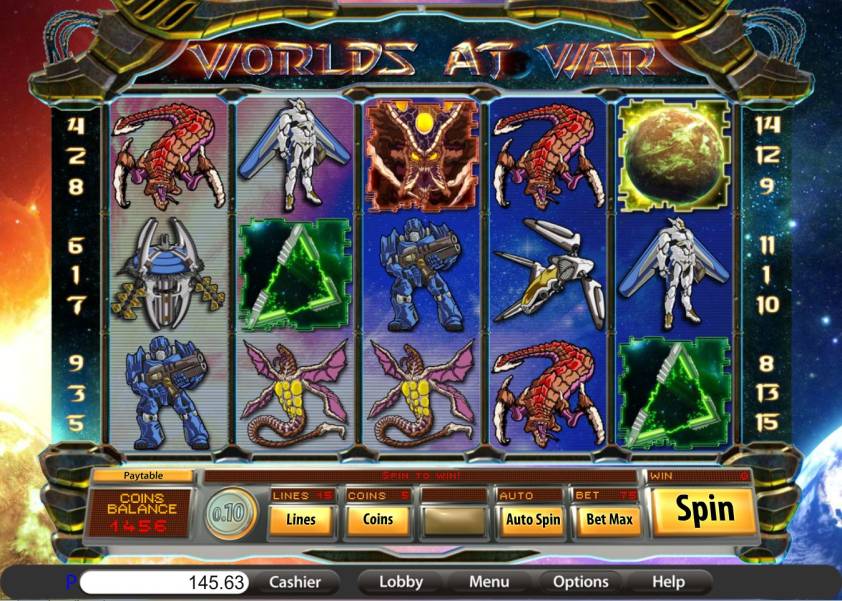Adjust the Coins per line
Viewport: 842px width, 601px height.
click(377, 520)
